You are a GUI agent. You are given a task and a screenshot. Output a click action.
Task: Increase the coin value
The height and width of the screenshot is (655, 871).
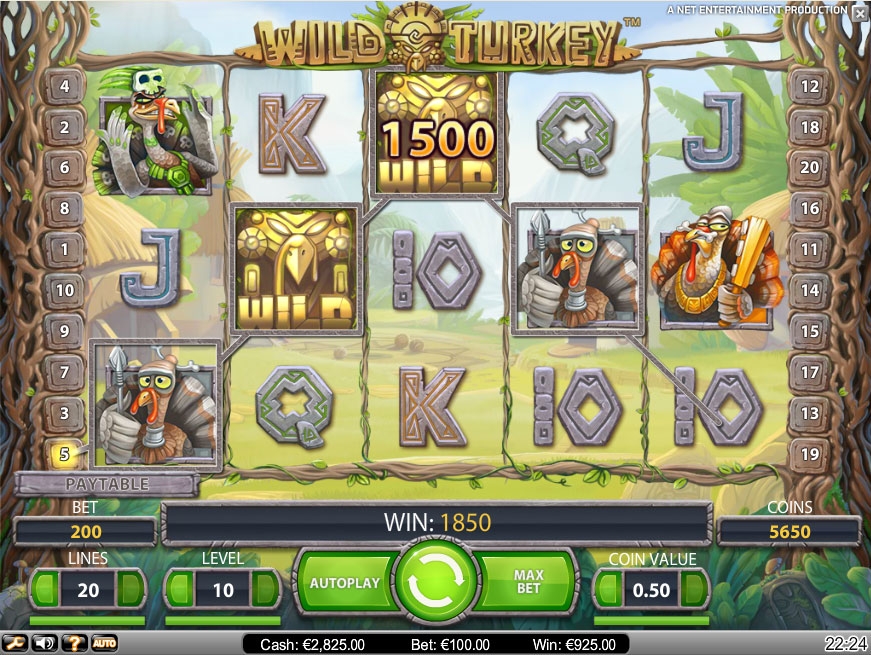tap(695, 590)
